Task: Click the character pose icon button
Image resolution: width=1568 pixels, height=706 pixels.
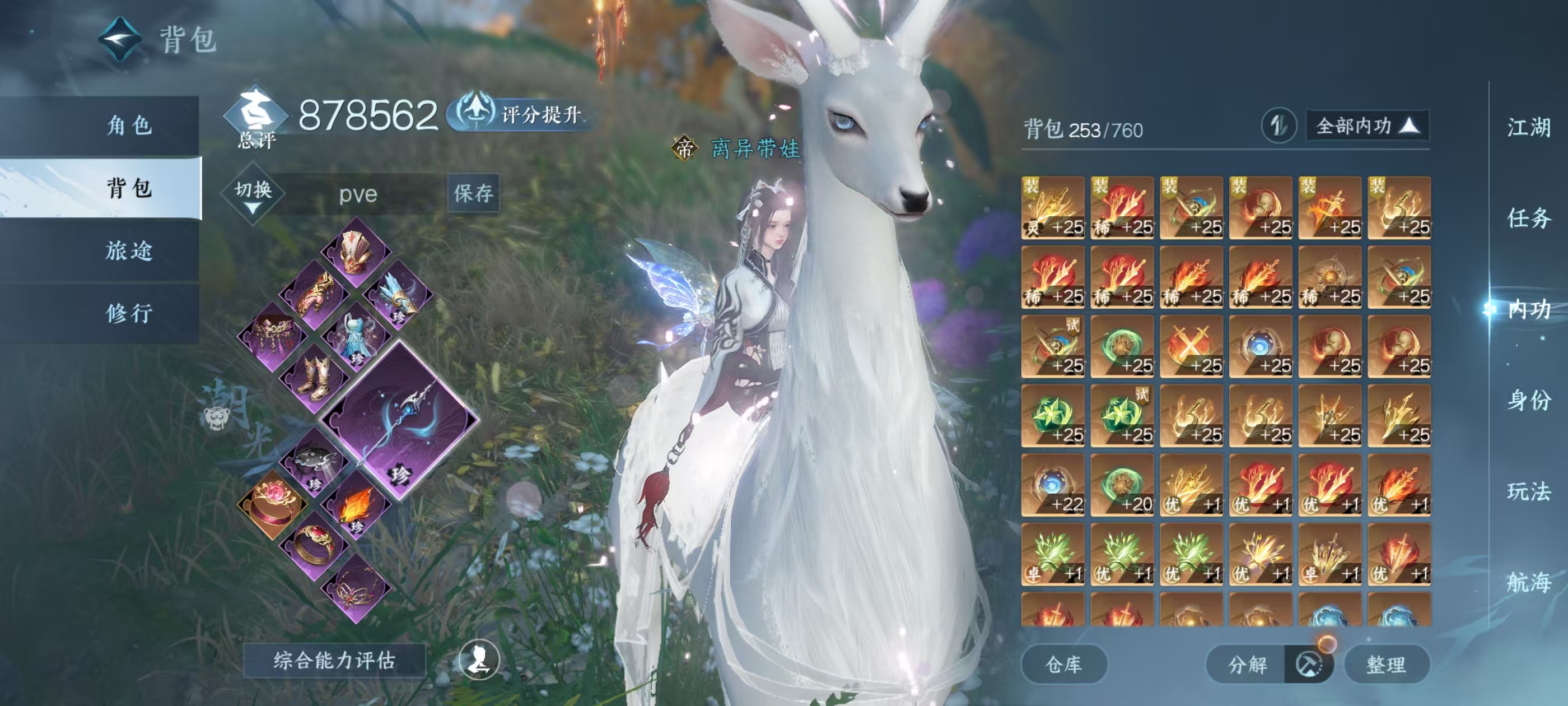Action: point(479,659)
